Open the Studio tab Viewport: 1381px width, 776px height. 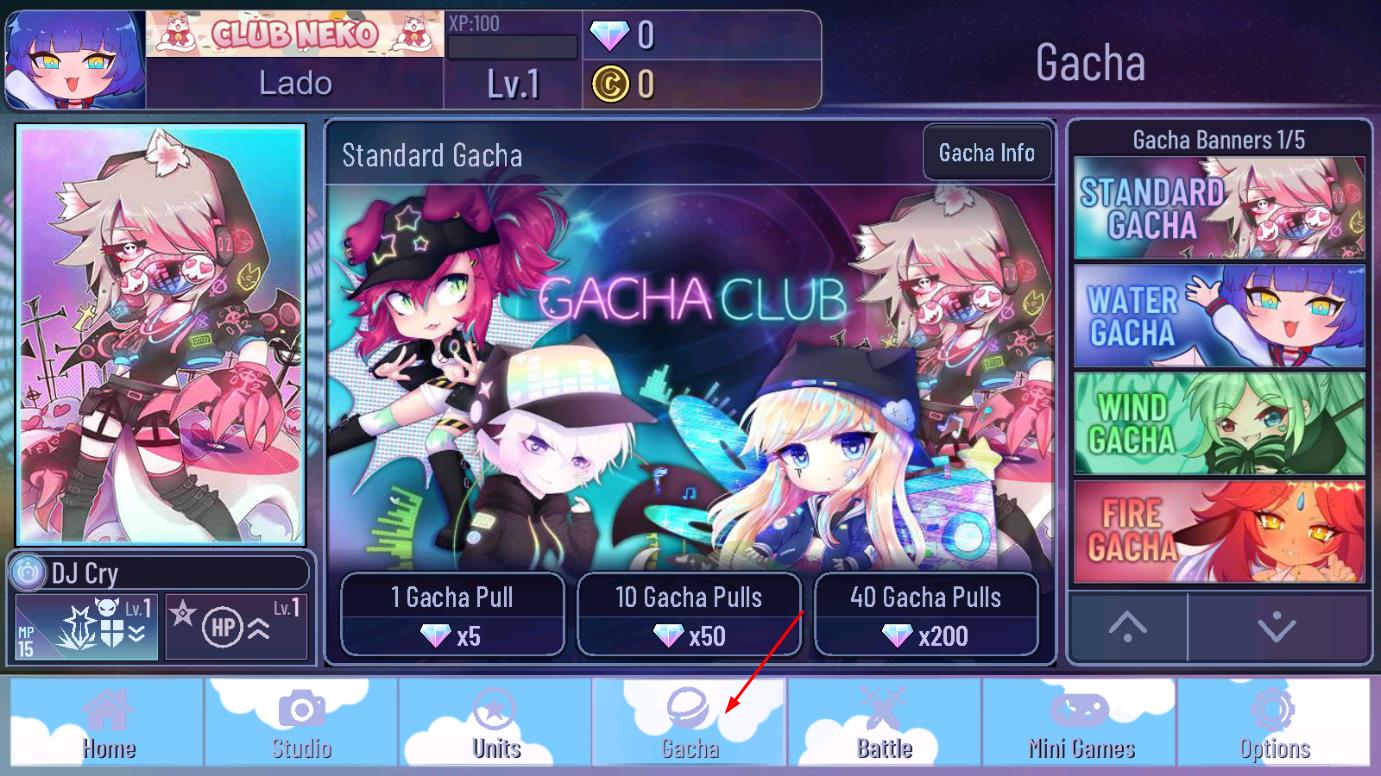301,722
